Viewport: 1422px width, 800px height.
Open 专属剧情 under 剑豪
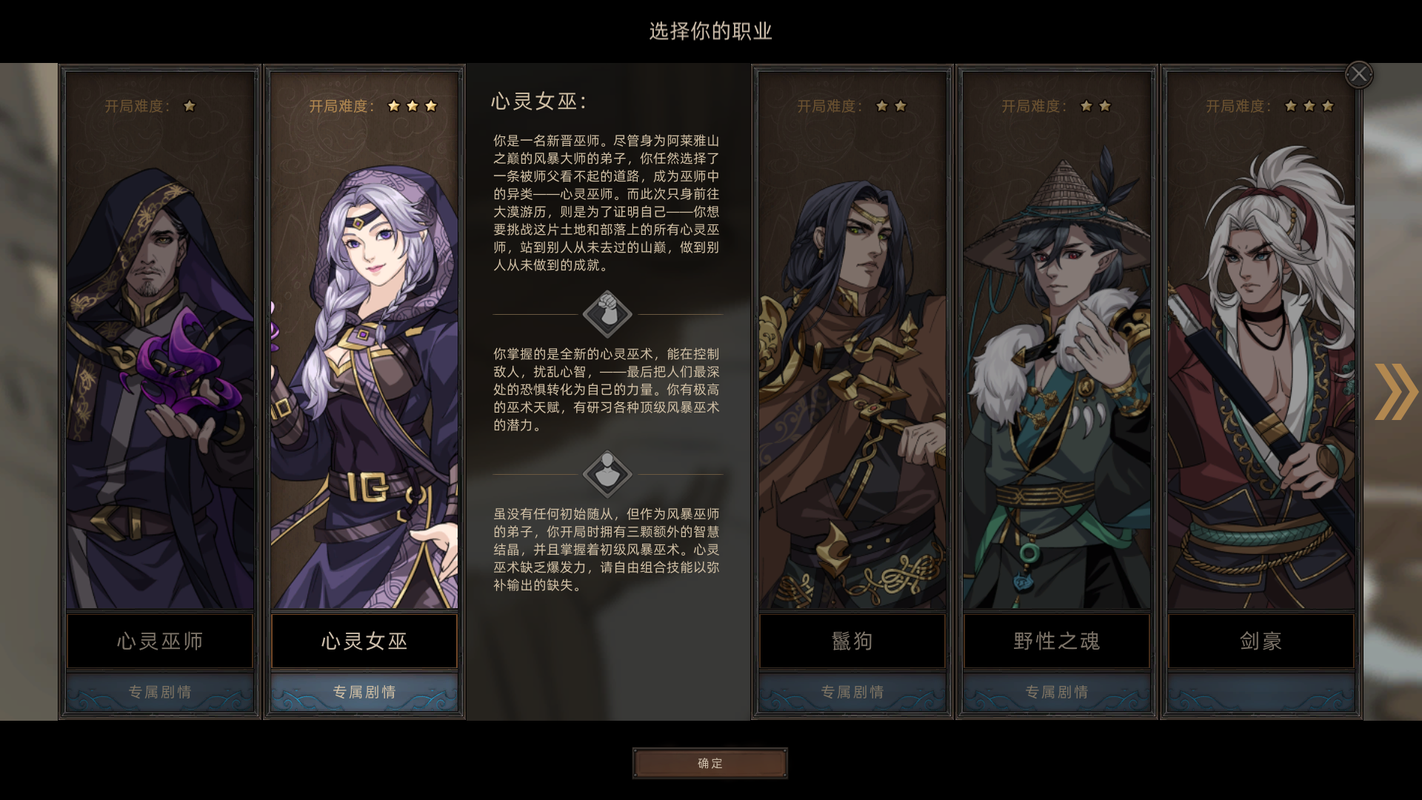(x=1260, y=691)
